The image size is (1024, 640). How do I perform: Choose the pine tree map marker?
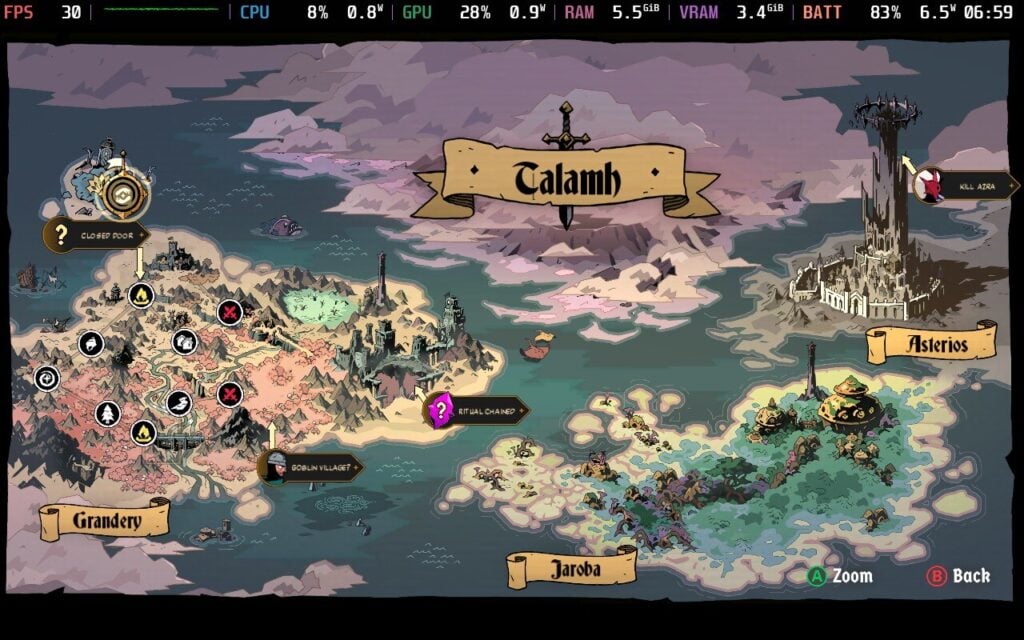(106, 413)
